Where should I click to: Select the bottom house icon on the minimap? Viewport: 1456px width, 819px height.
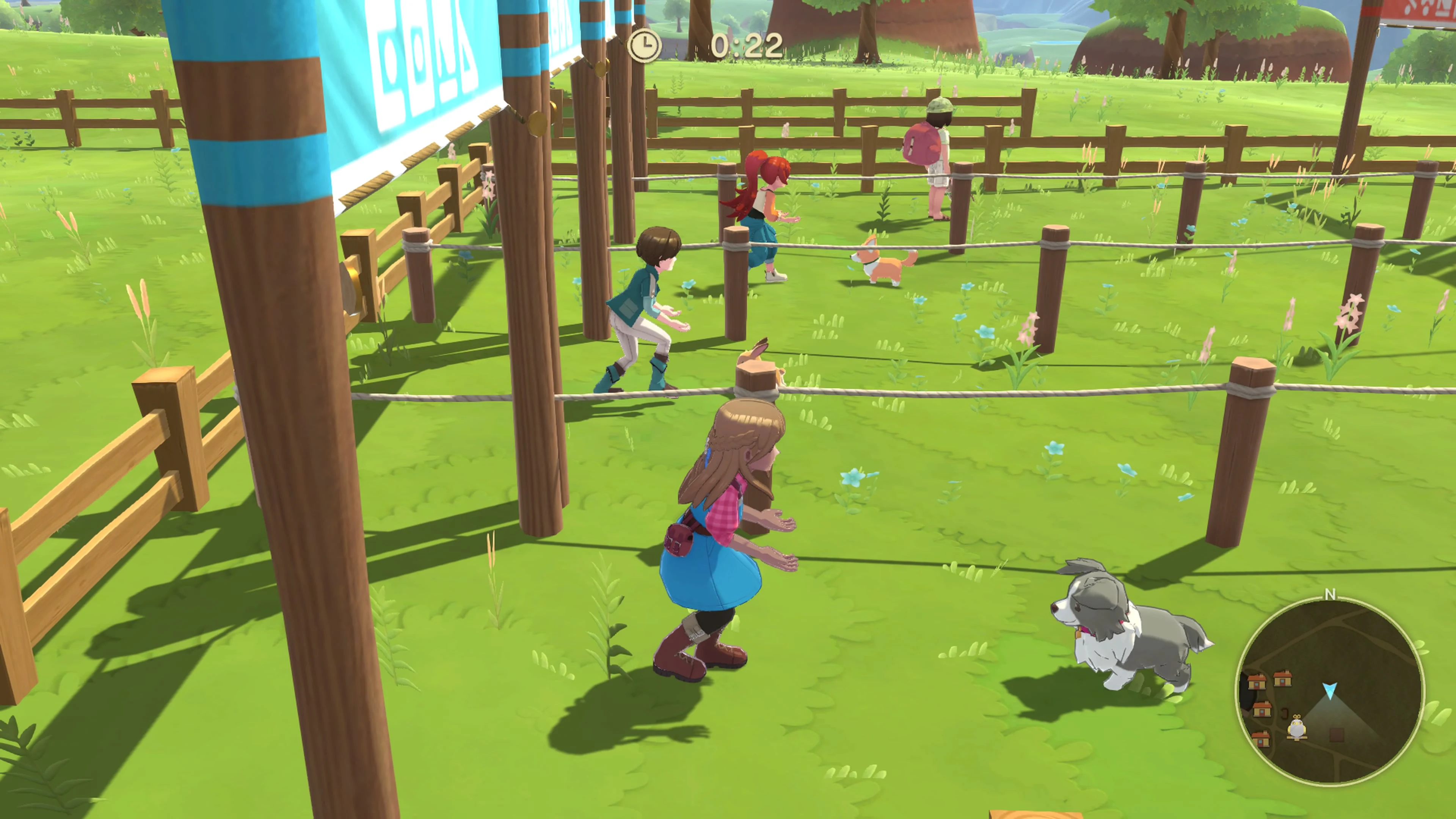1261,739
